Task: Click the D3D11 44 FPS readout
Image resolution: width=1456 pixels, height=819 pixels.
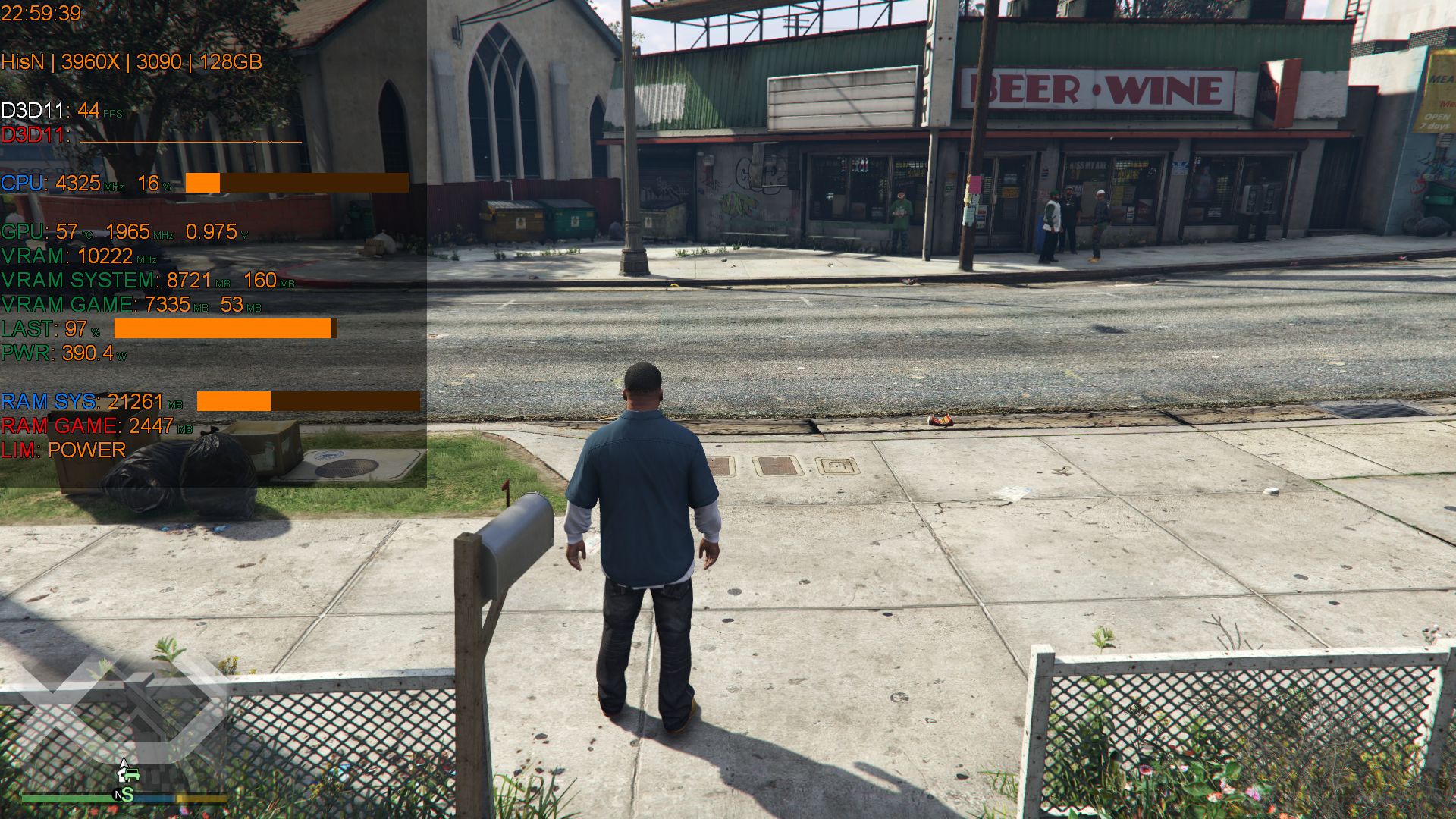Action: (57, 111)
